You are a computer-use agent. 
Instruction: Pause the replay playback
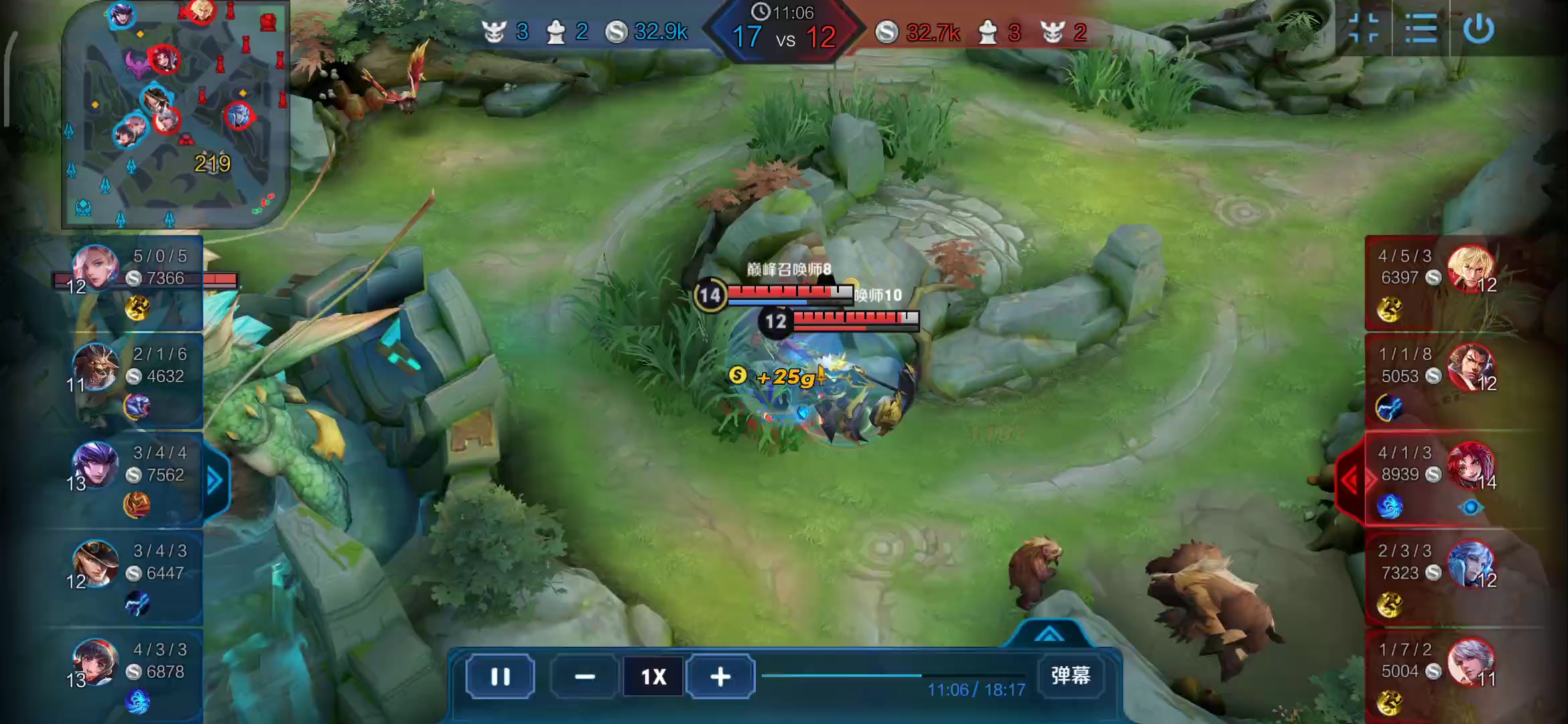point(500,676)
